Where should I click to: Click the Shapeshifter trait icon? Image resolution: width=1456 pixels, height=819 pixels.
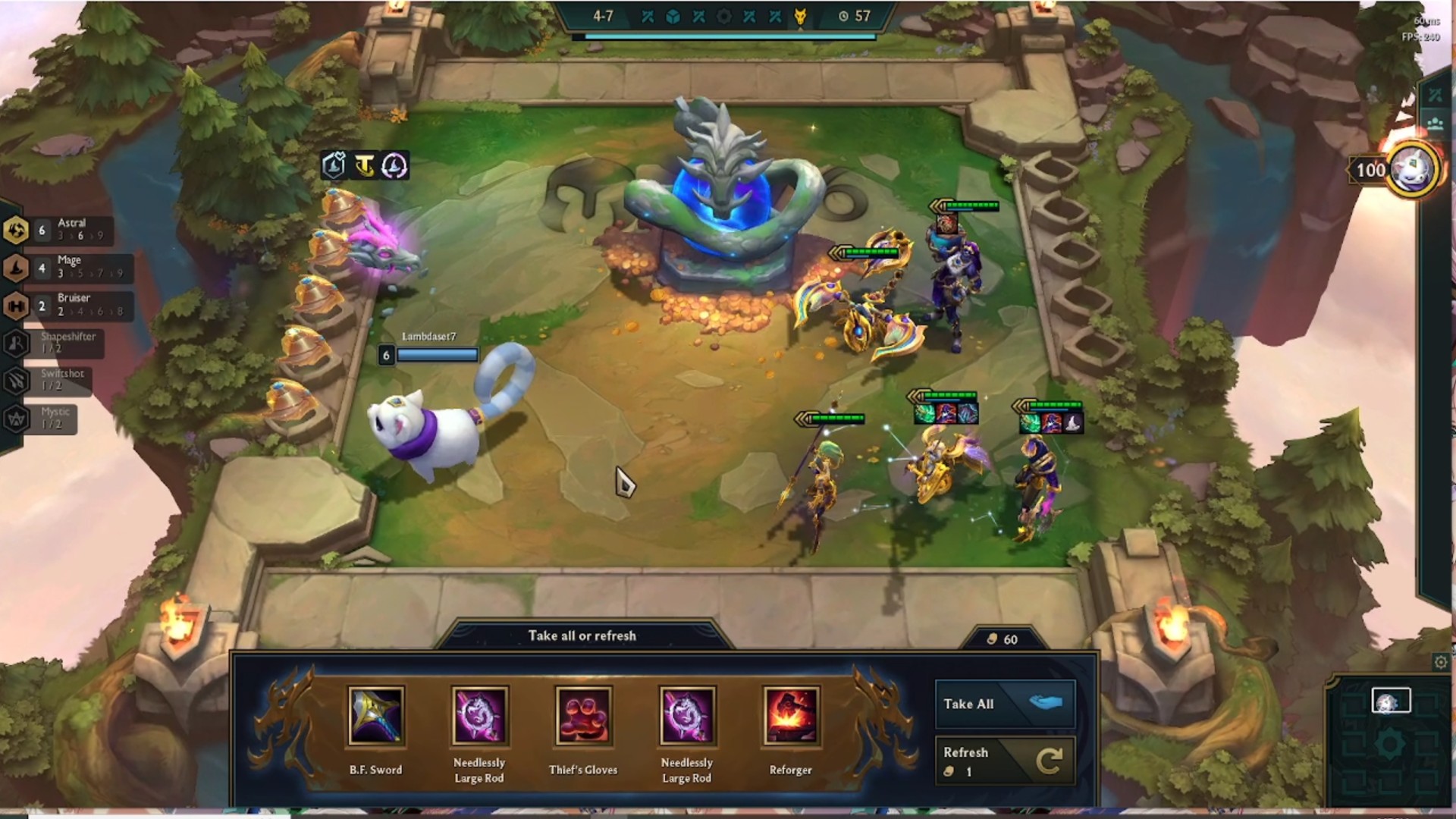pyautogui.click(x=14, y=343)
